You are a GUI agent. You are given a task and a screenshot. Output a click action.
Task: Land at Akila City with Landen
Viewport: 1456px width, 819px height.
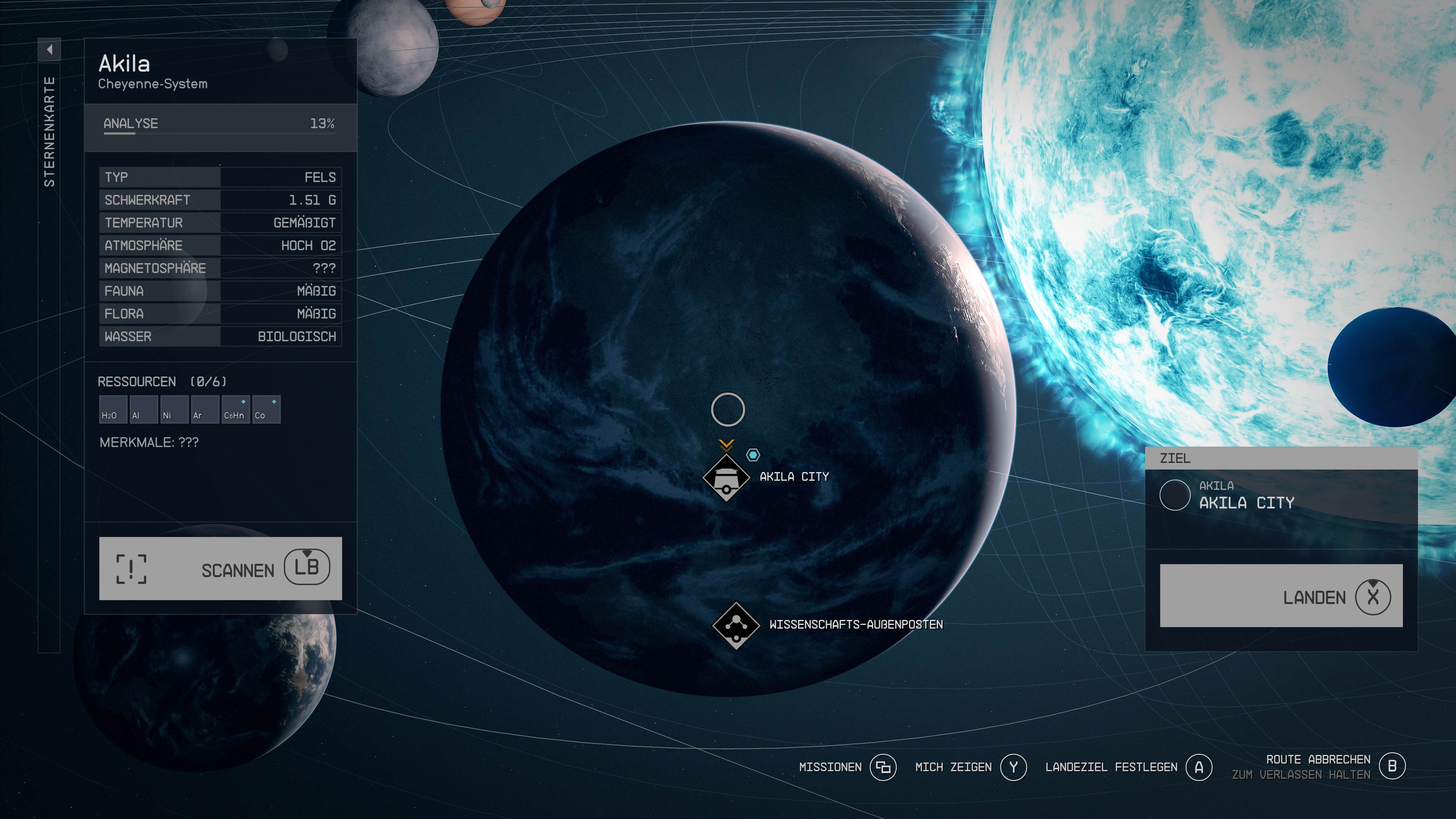pyautogui.click(x=1281, y=596)
